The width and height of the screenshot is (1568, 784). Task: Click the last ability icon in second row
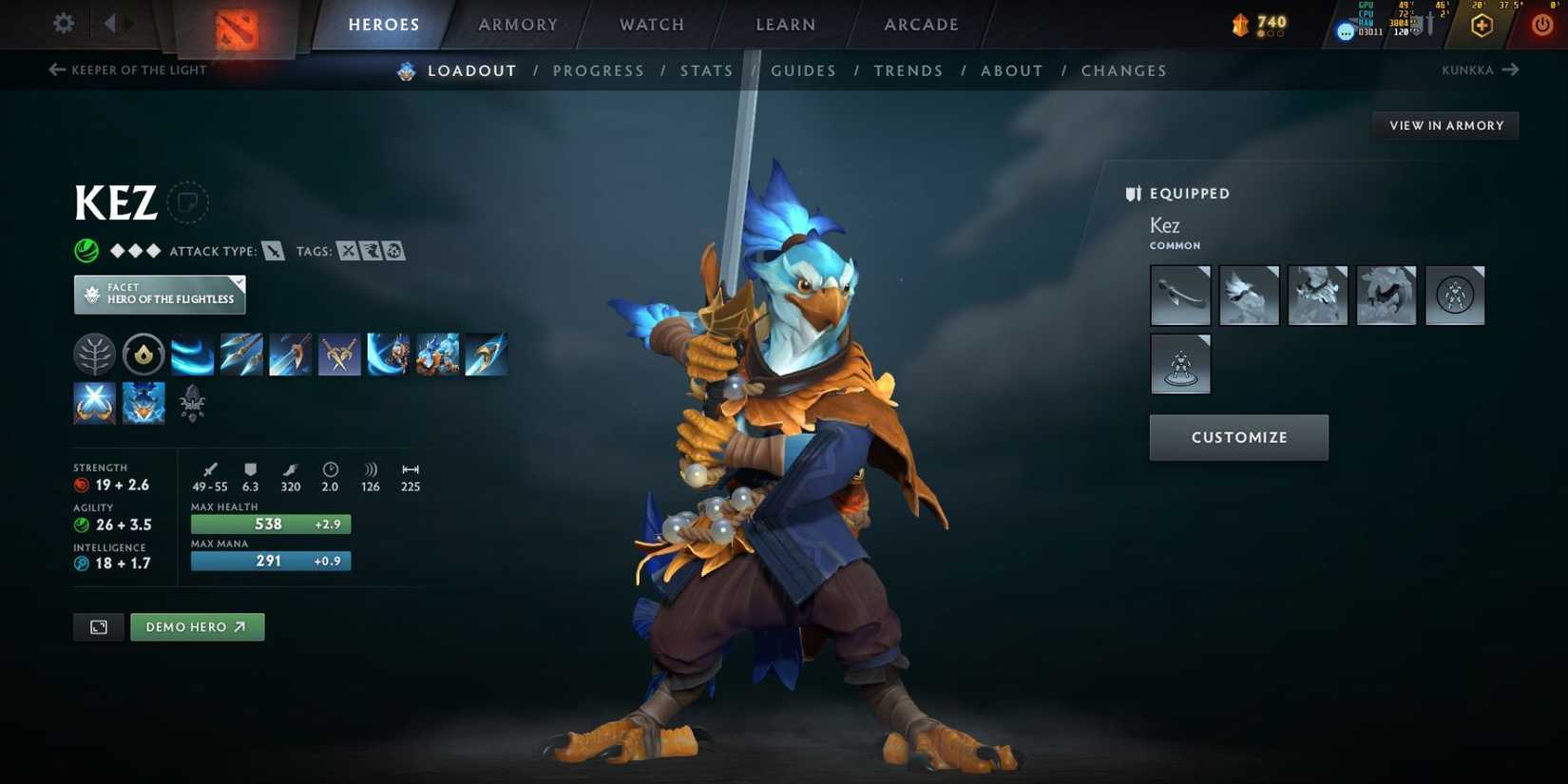(193, 402)
